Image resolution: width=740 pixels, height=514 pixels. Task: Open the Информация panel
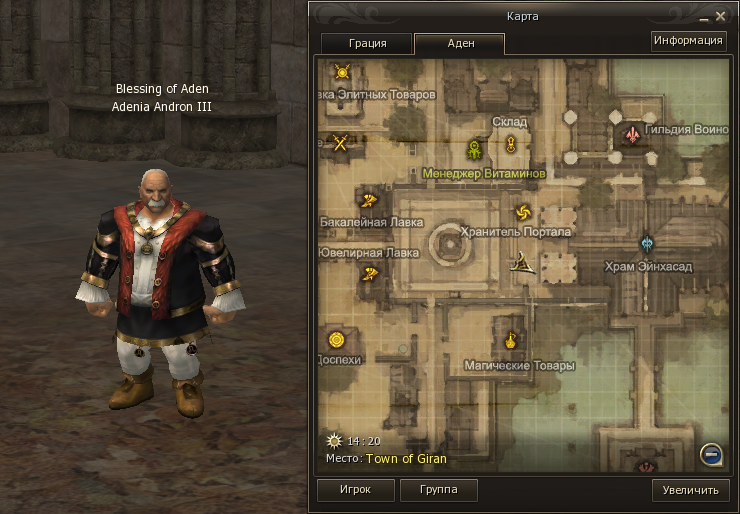(x=688, y=41)
